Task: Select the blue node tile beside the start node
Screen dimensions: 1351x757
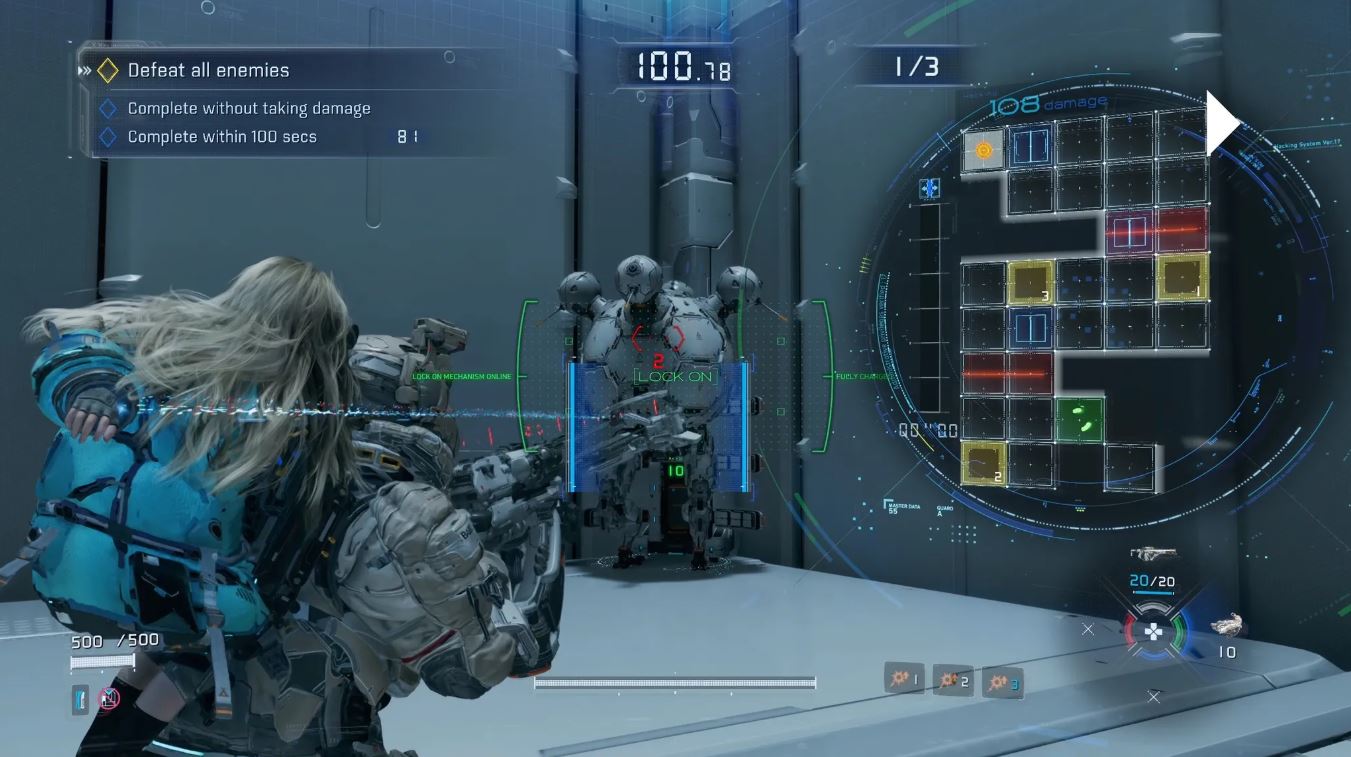Action: [1031, 148]
